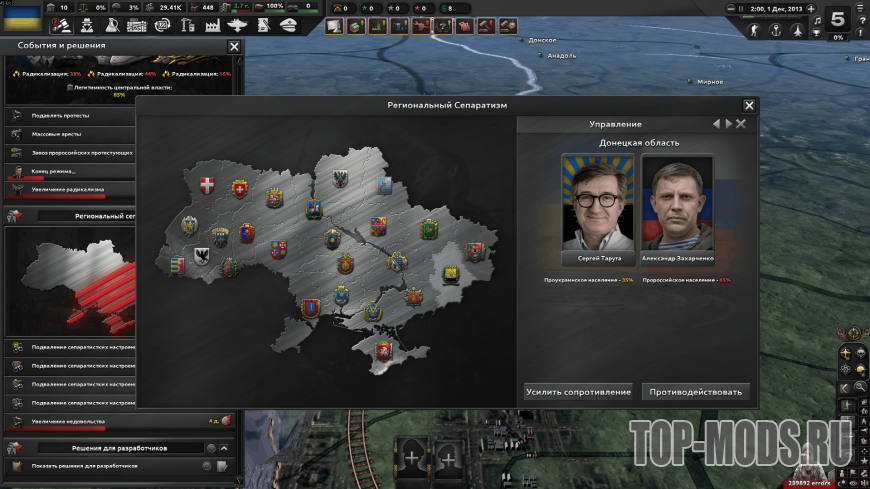Open the air map mode with plane icon
This screenshot has width=870, height=489.
tap(797, 29)
